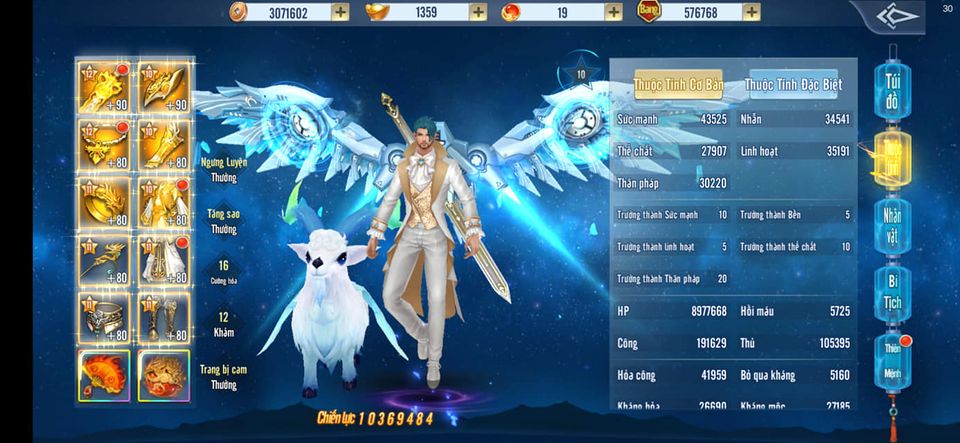The image size is (960, 443).
Task: Tap plus beside the red gem currency
Action: point(613,12)
